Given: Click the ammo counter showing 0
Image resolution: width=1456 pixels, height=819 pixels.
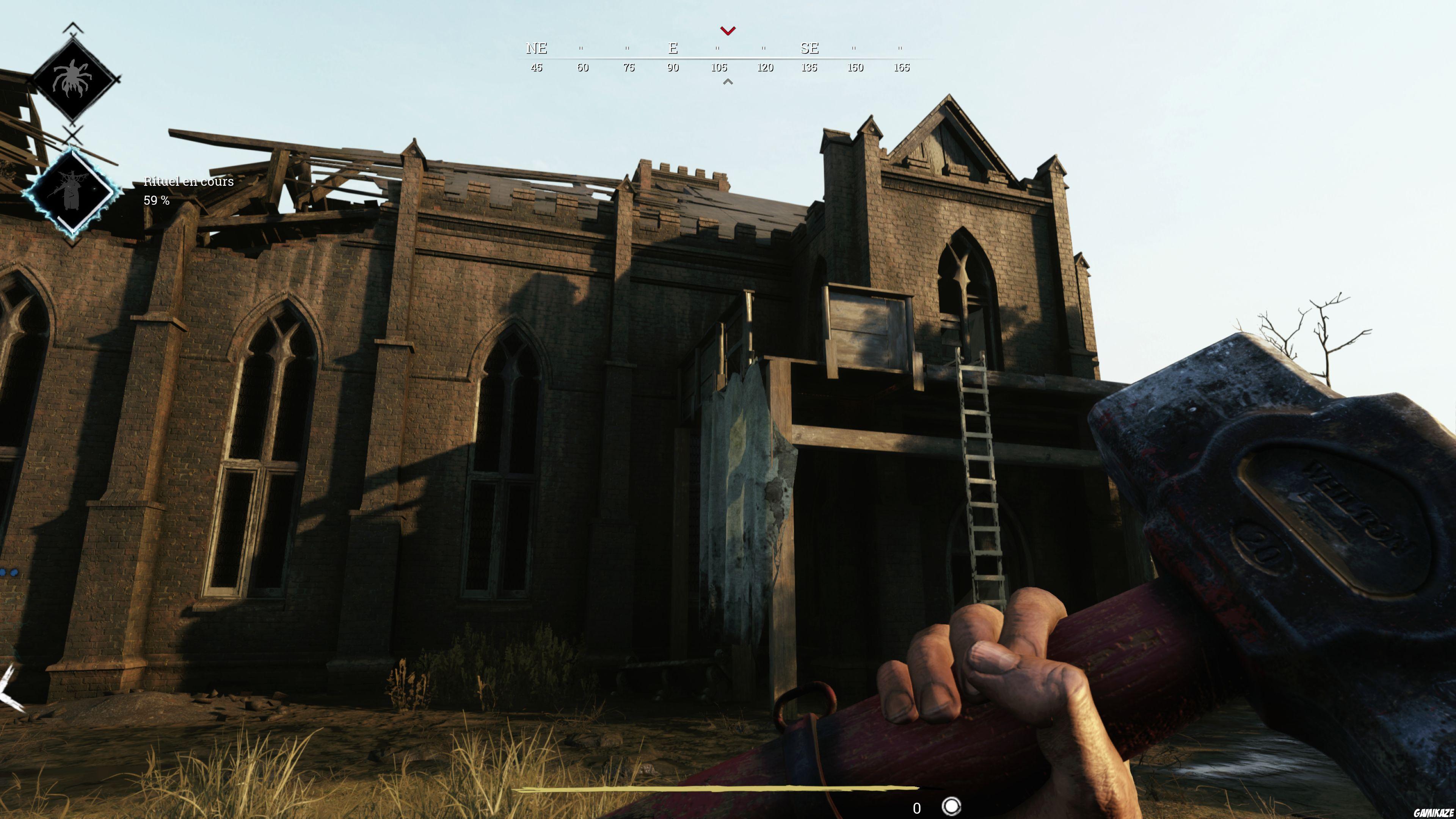Looking at the screenshot, I should pyautogui.click(x=917, y=809).
